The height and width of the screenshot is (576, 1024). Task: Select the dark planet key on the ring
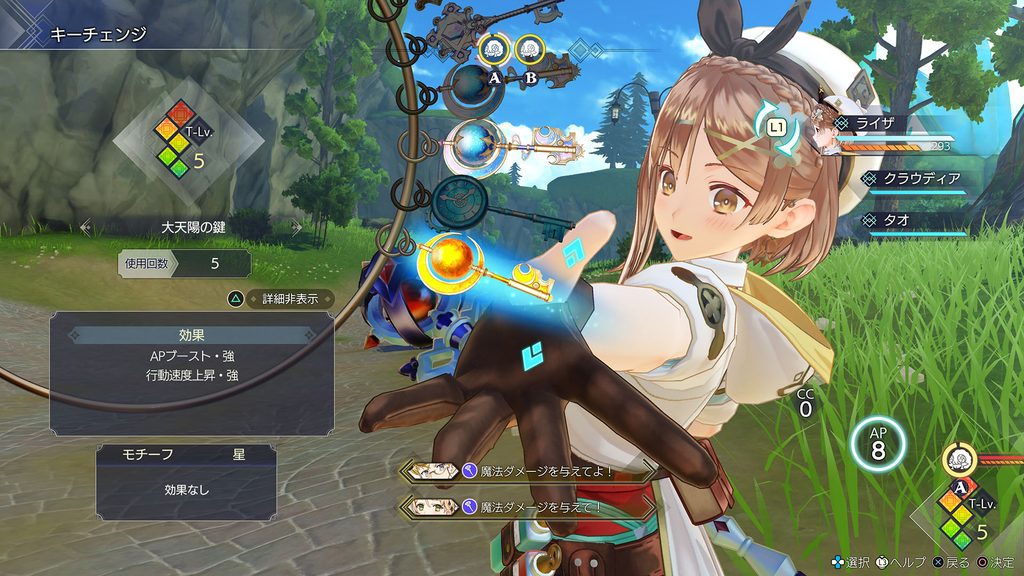[470, 85]
